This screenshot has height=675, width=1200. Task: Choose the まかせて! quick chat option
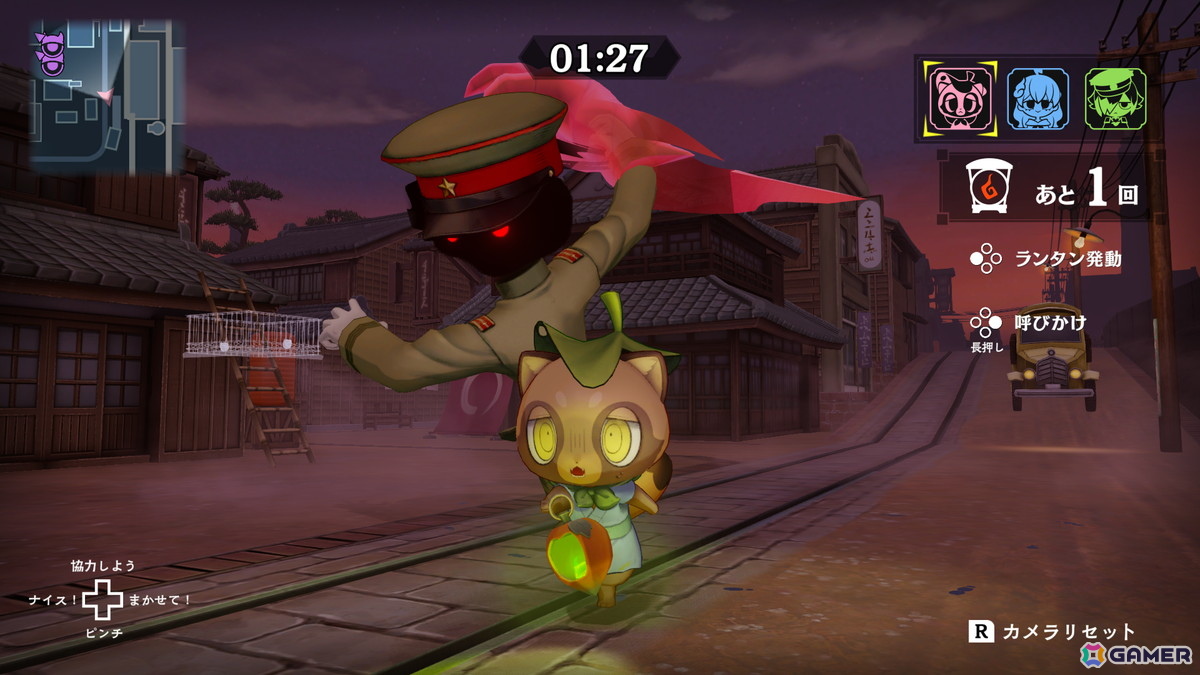coord(160,600)
